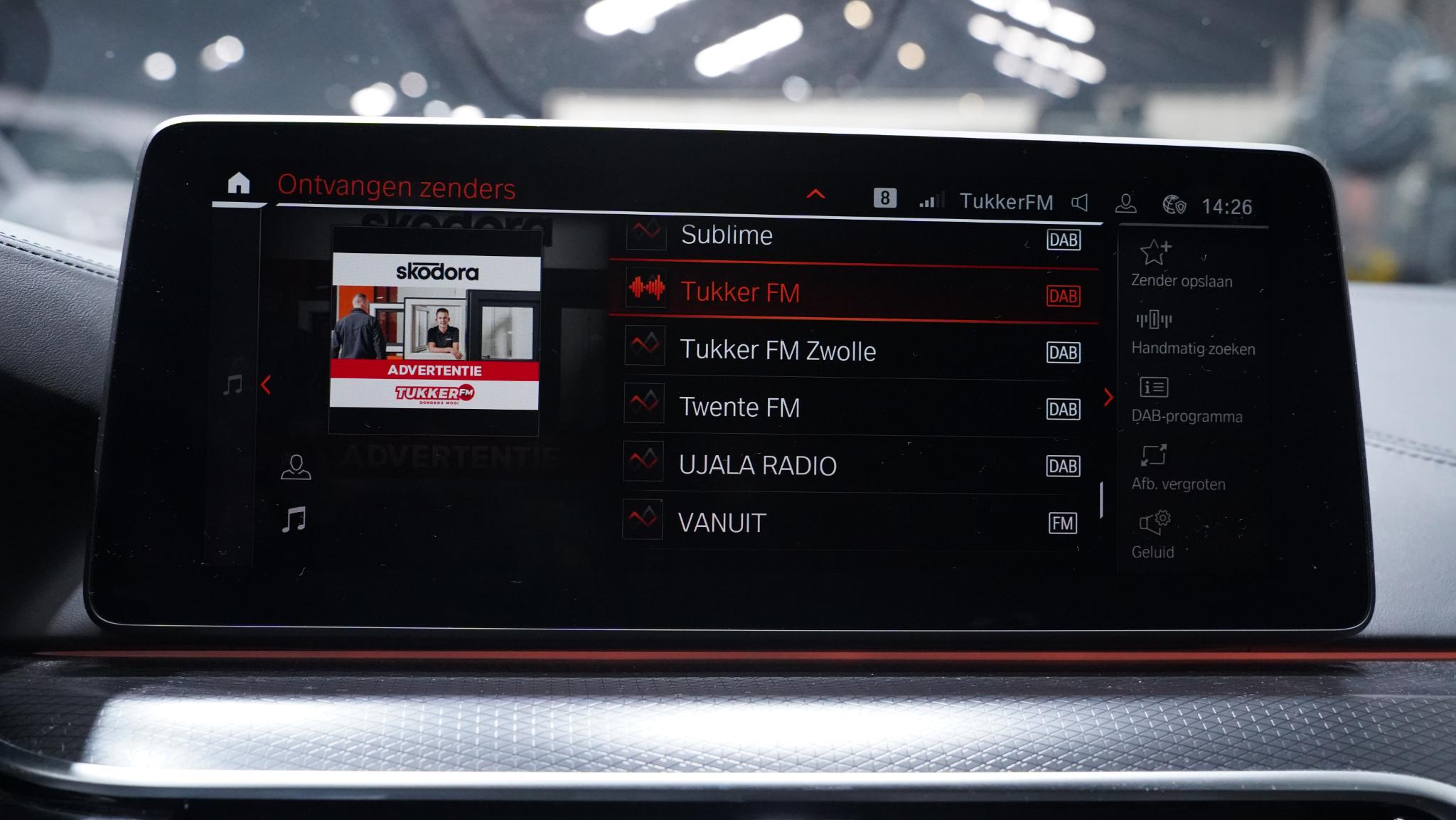The width and height of the screenshot is (1456, 820).
Task: Play the VANUIT FM station
Action: (x=853, y=523)
